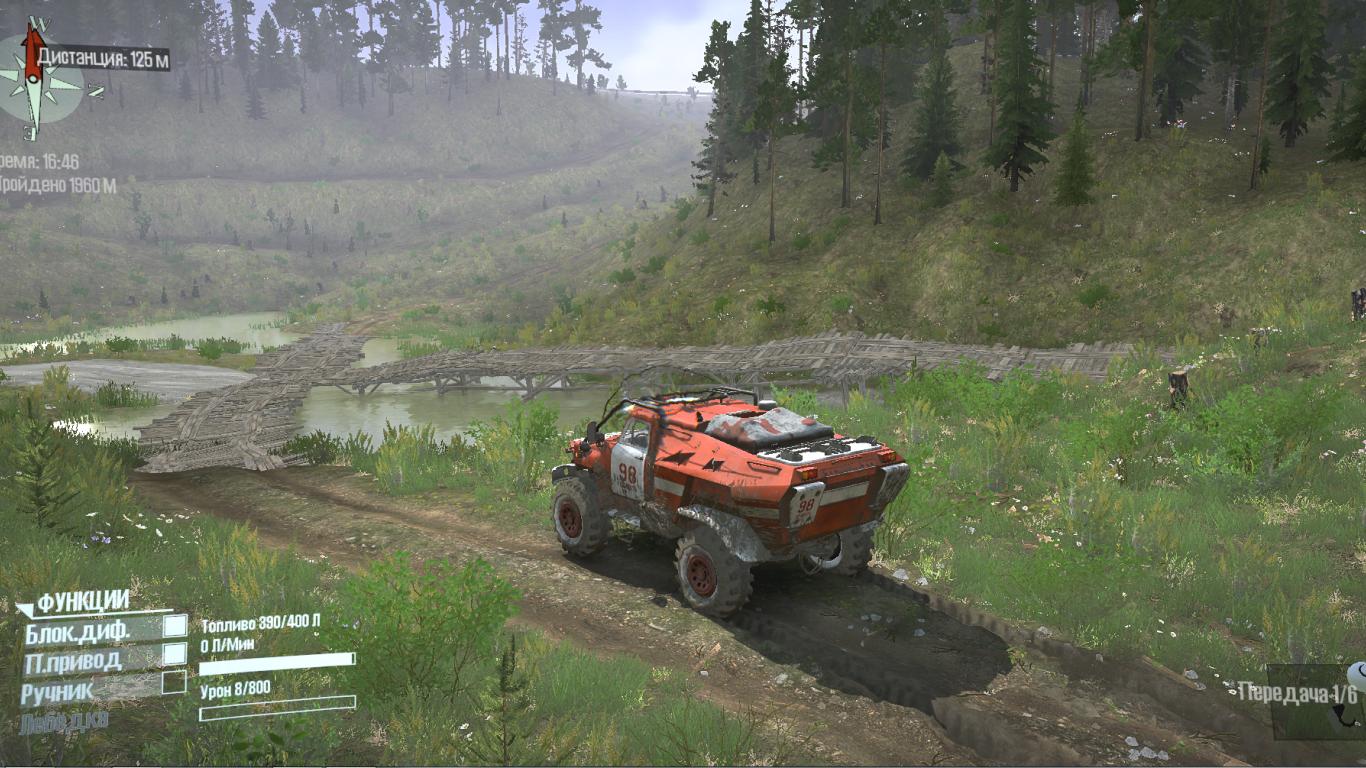Toggle the П.привод all-wheel drive checkbox
Image resolution: width=1366 pixels, height=768 pixels.
175,654
